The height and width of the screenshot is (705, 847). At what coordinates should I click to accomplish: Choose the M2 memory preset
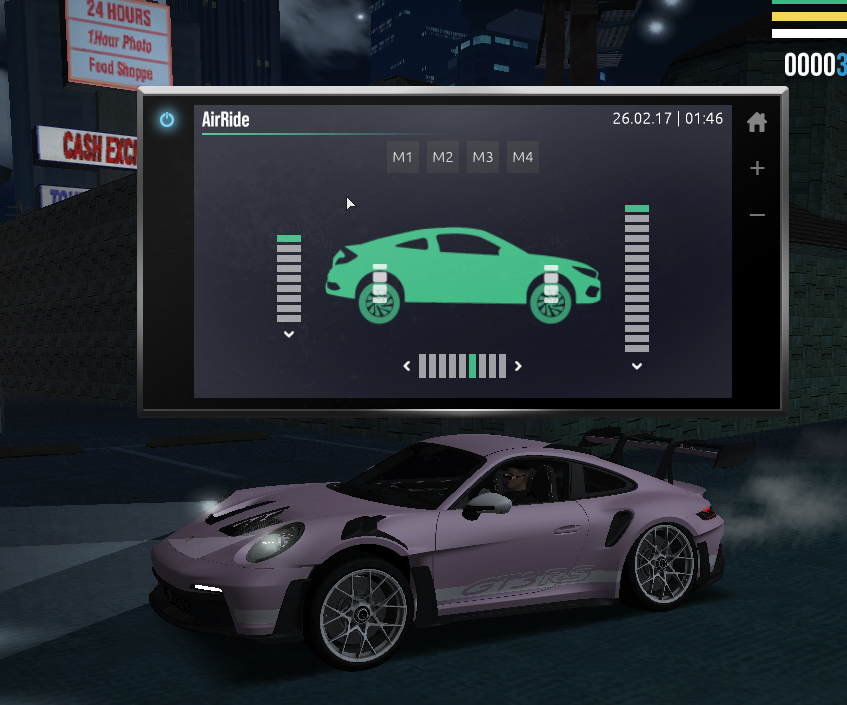tap(443, 157)
